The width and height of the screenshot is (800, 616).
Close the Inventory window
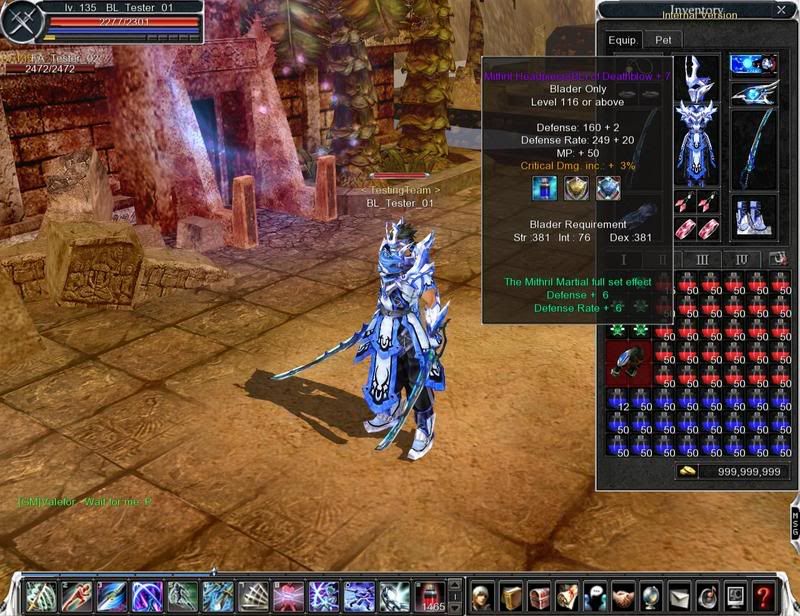(x=781, y=11)
